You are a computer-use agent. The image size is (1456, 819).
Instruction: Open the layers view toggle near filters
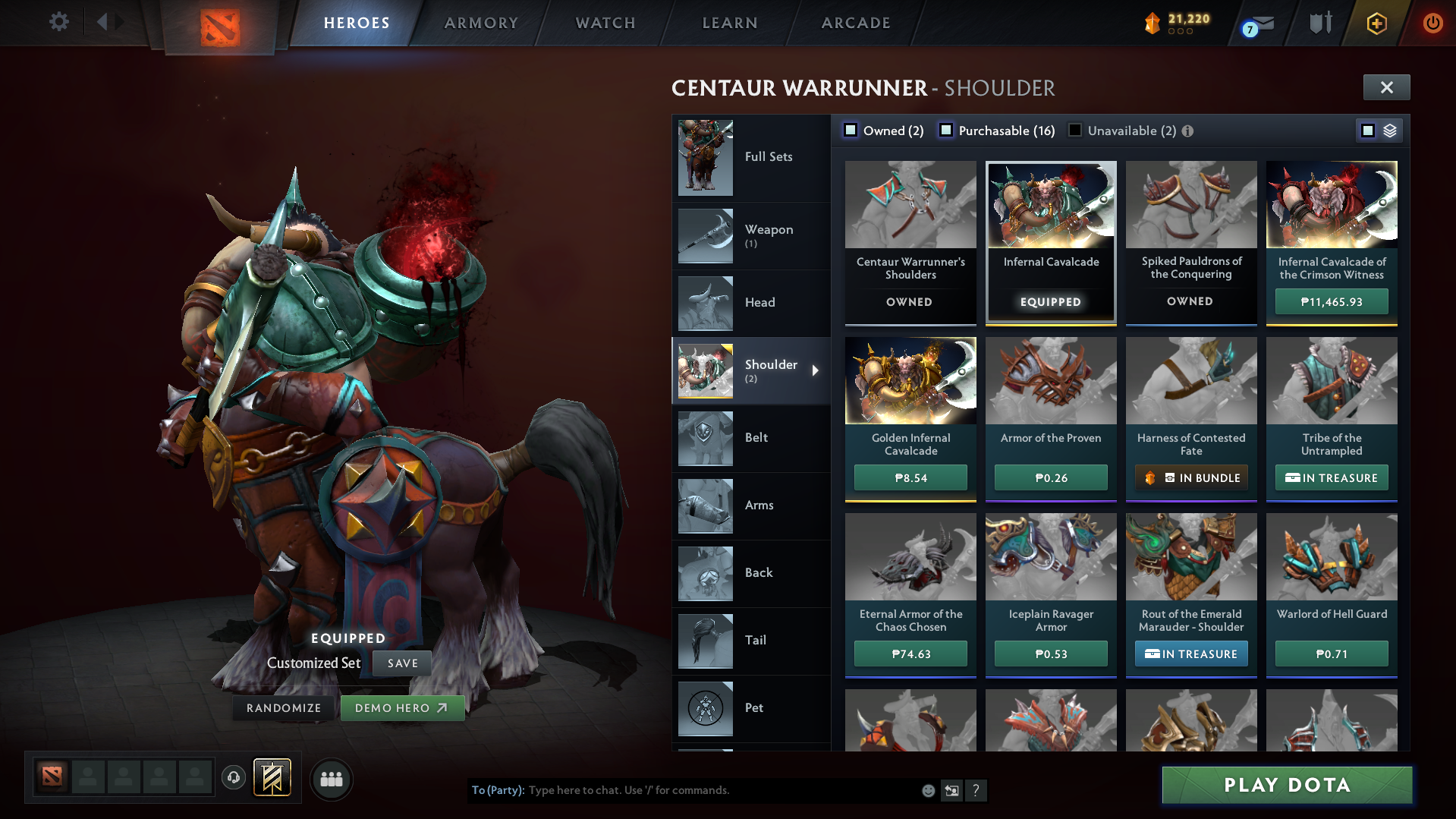click(x=1389, y=130)
